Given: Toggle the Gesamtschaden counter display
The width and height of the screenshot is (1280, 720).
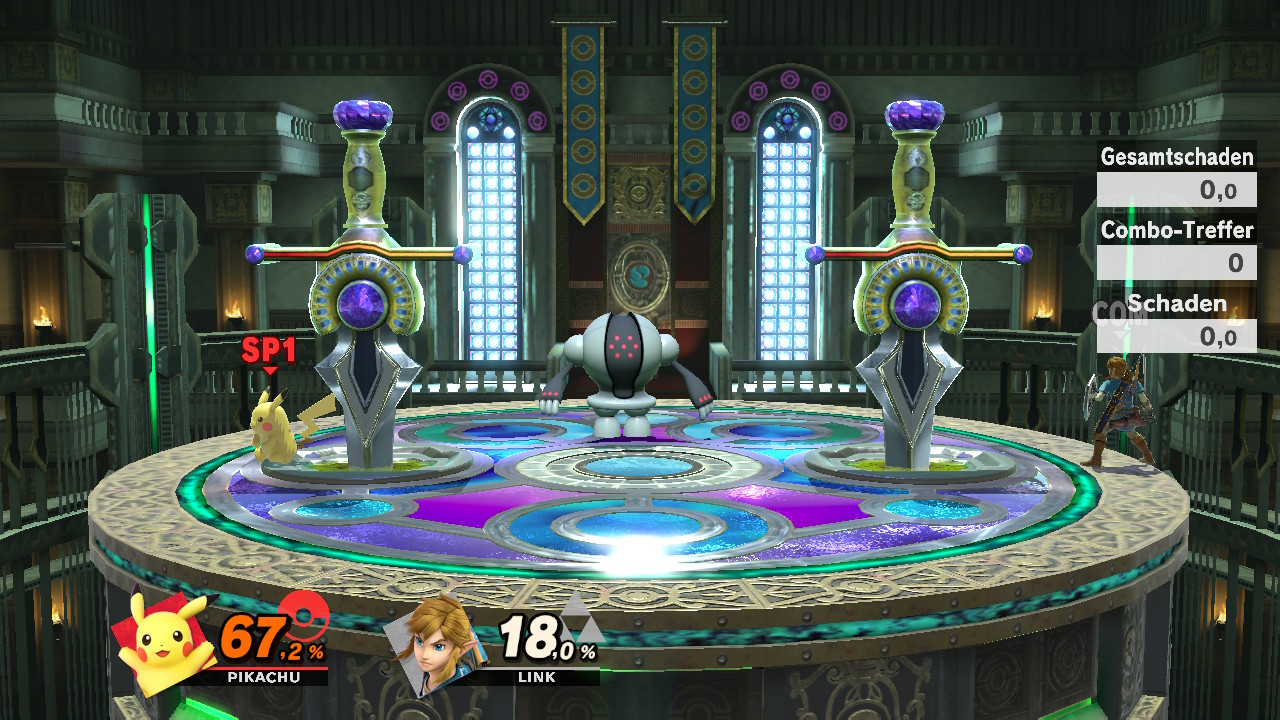Looking at the screenshot, I should click(x=1176, y=157).
